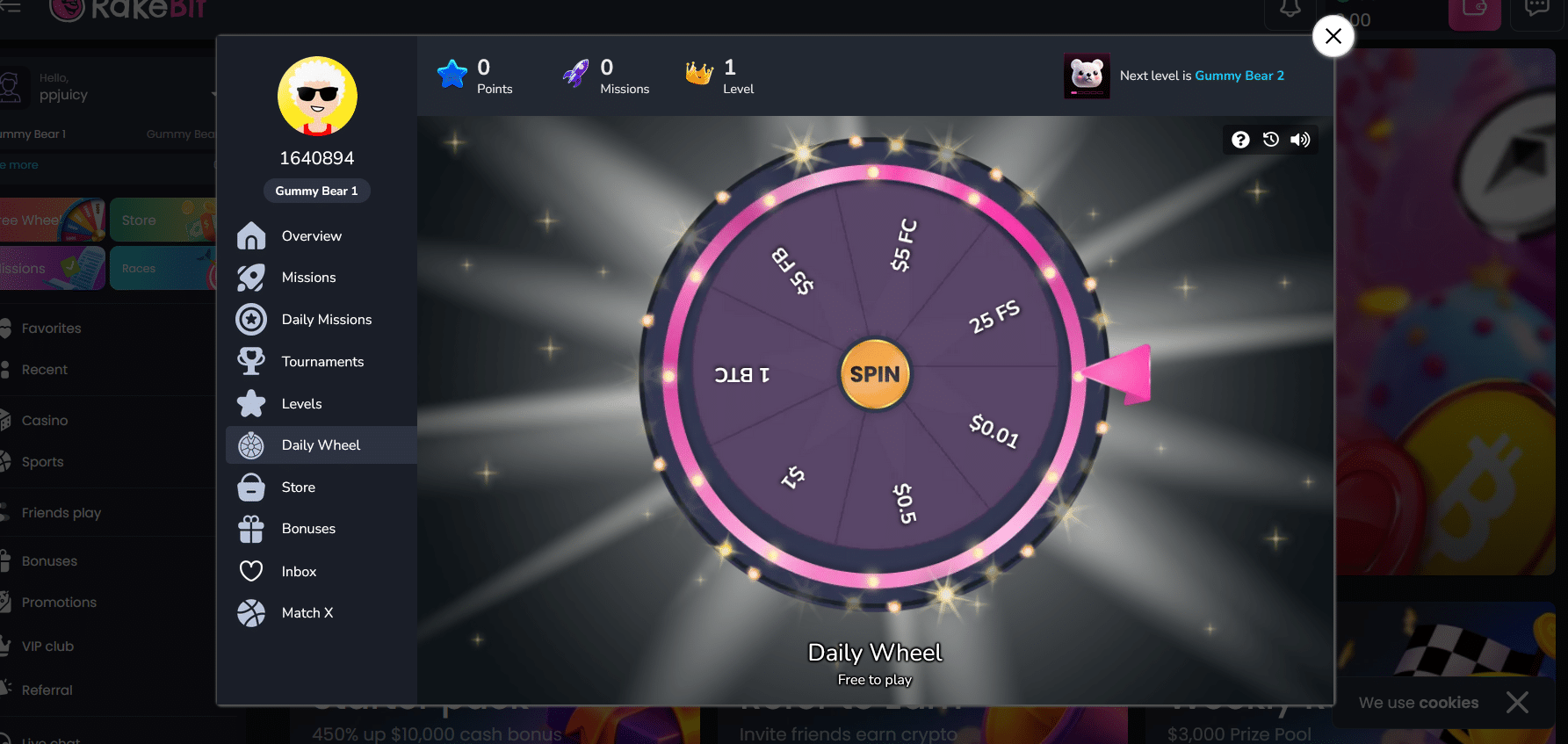Open the Levels menu item
Image resolution: width=1568 pixels, height=744 pixels.
(251, 403)
